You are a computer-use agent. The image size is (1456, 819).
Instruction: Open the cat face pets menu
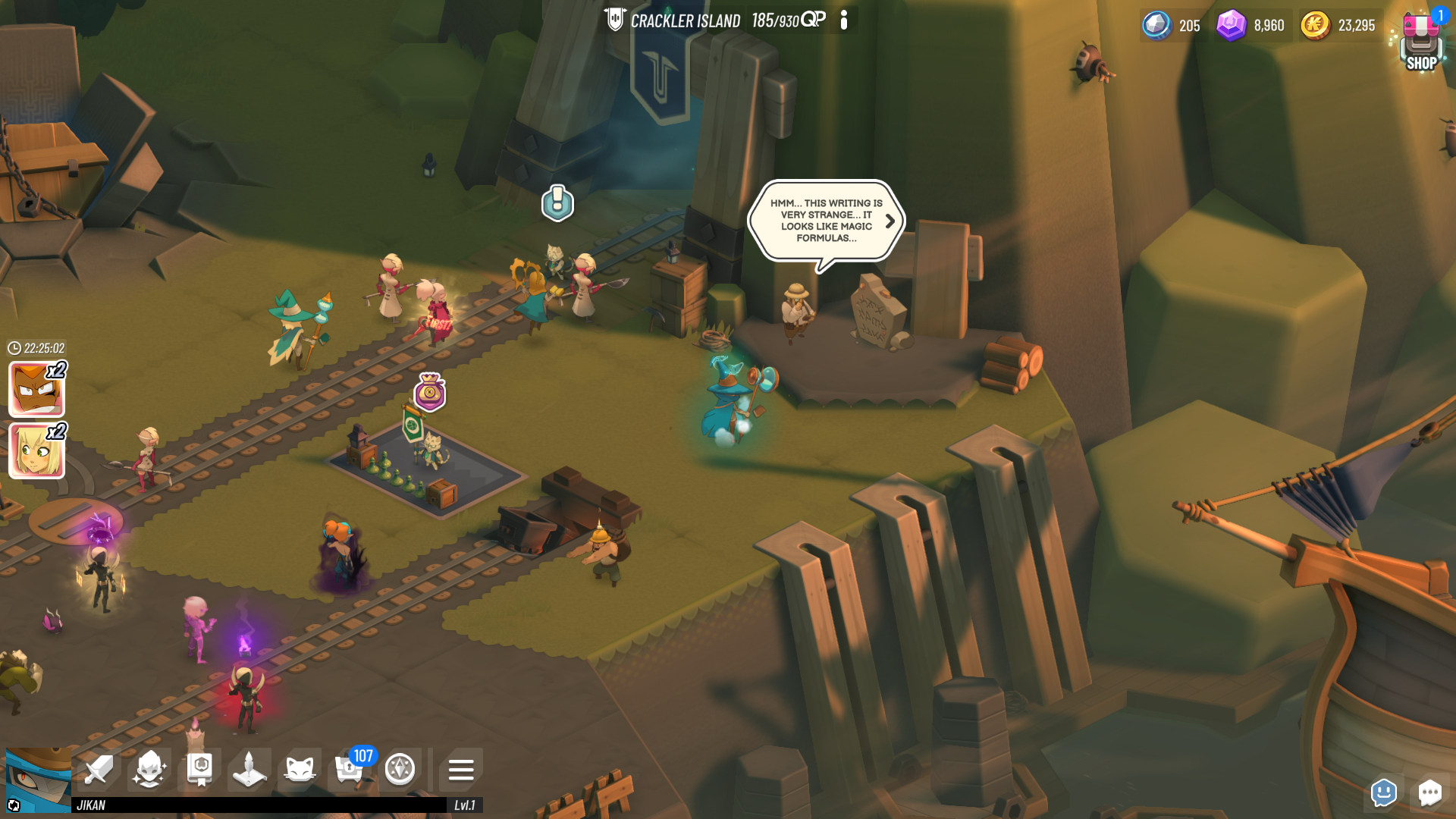tap(300, 770)
